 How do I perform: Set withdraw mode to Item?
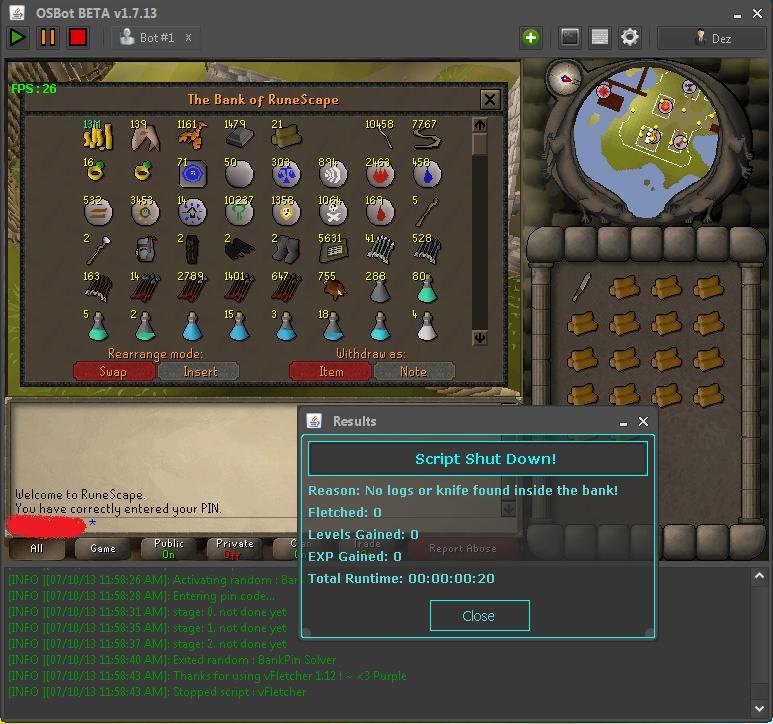(330, 371)
